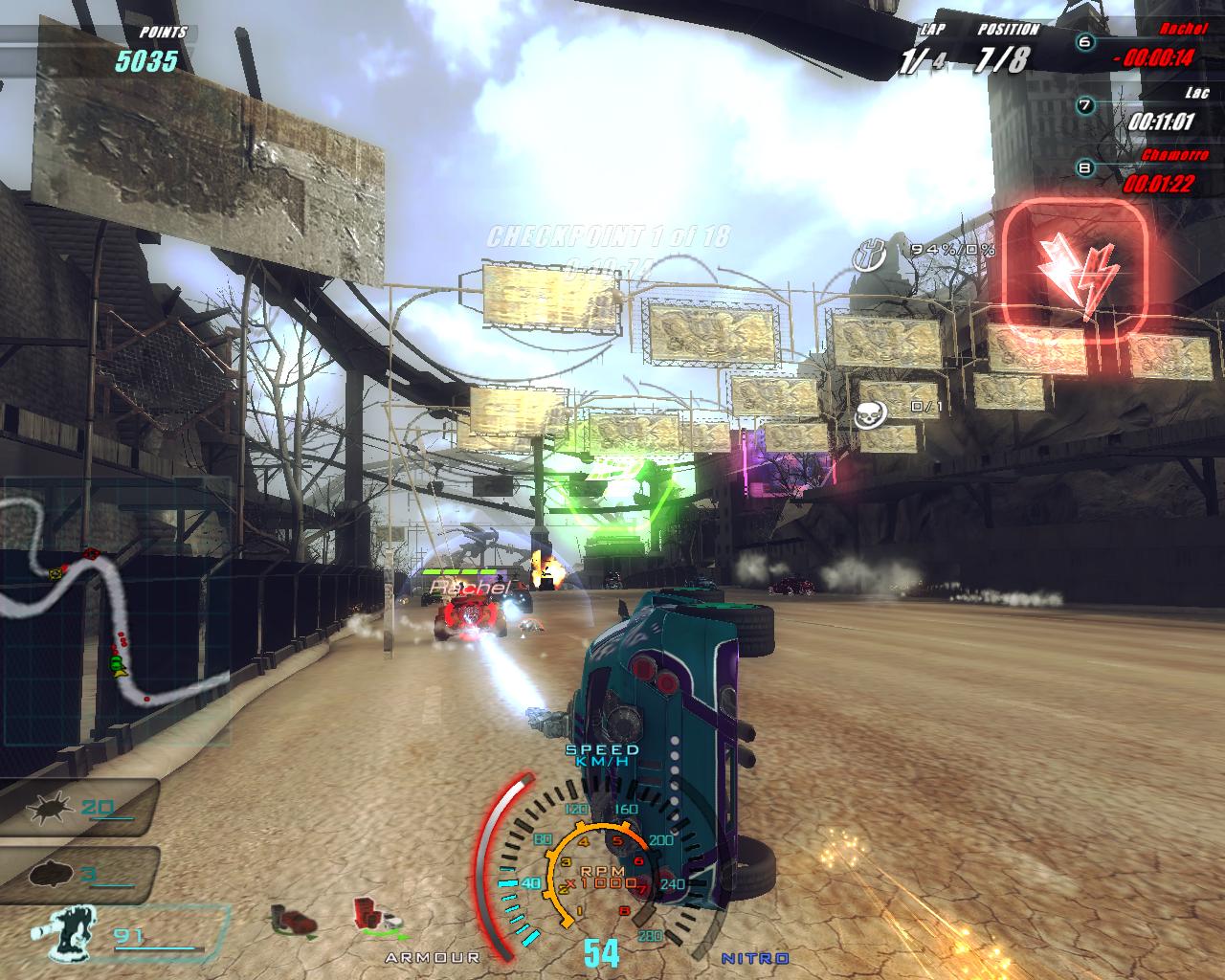The image size is (1225, 980).
Task: Click the wrench repair objective icon
Action: [x=870, y=254]
